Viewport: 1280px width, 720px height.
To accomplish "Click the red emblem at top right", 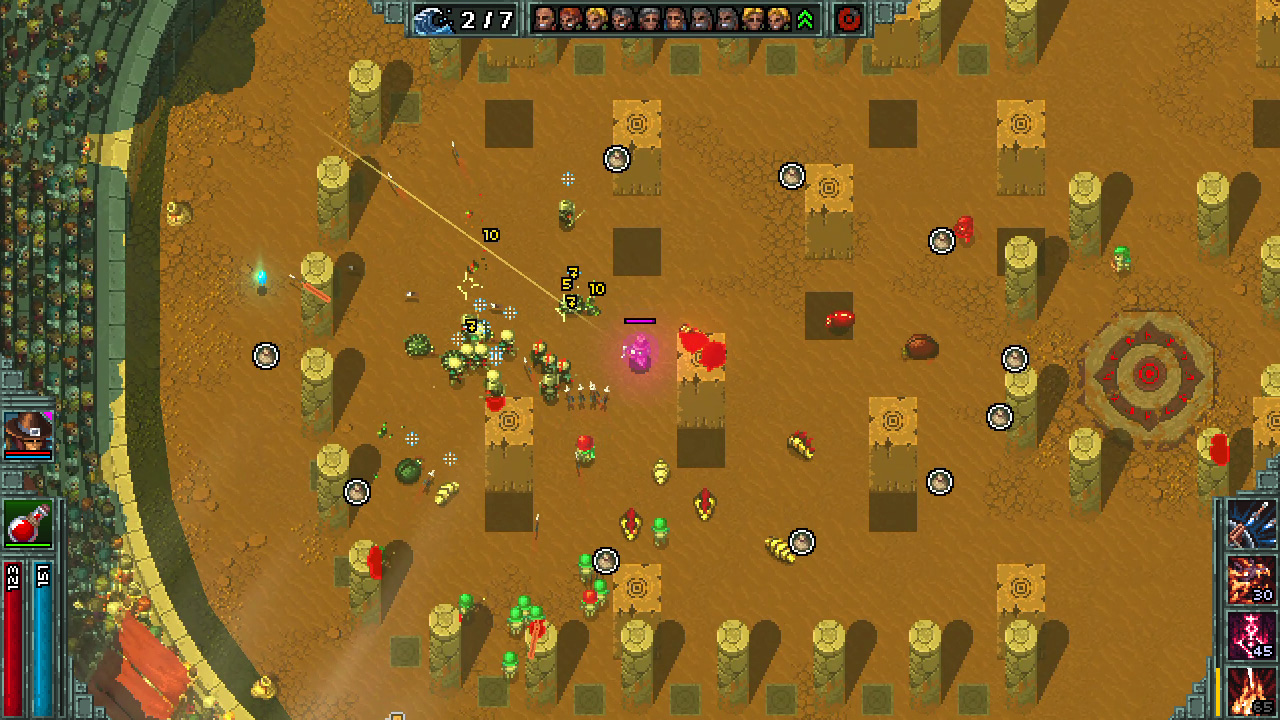I will (848, 19).
